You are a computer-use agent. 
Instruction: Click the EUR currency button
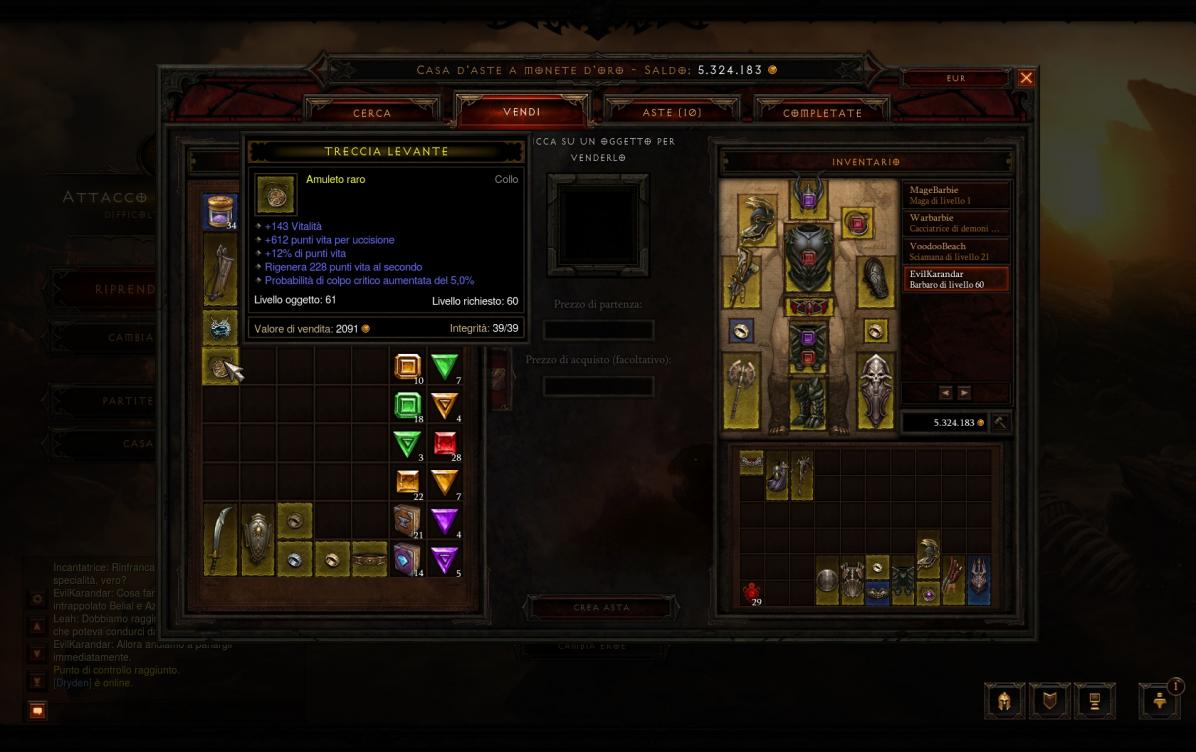[956, 78]
